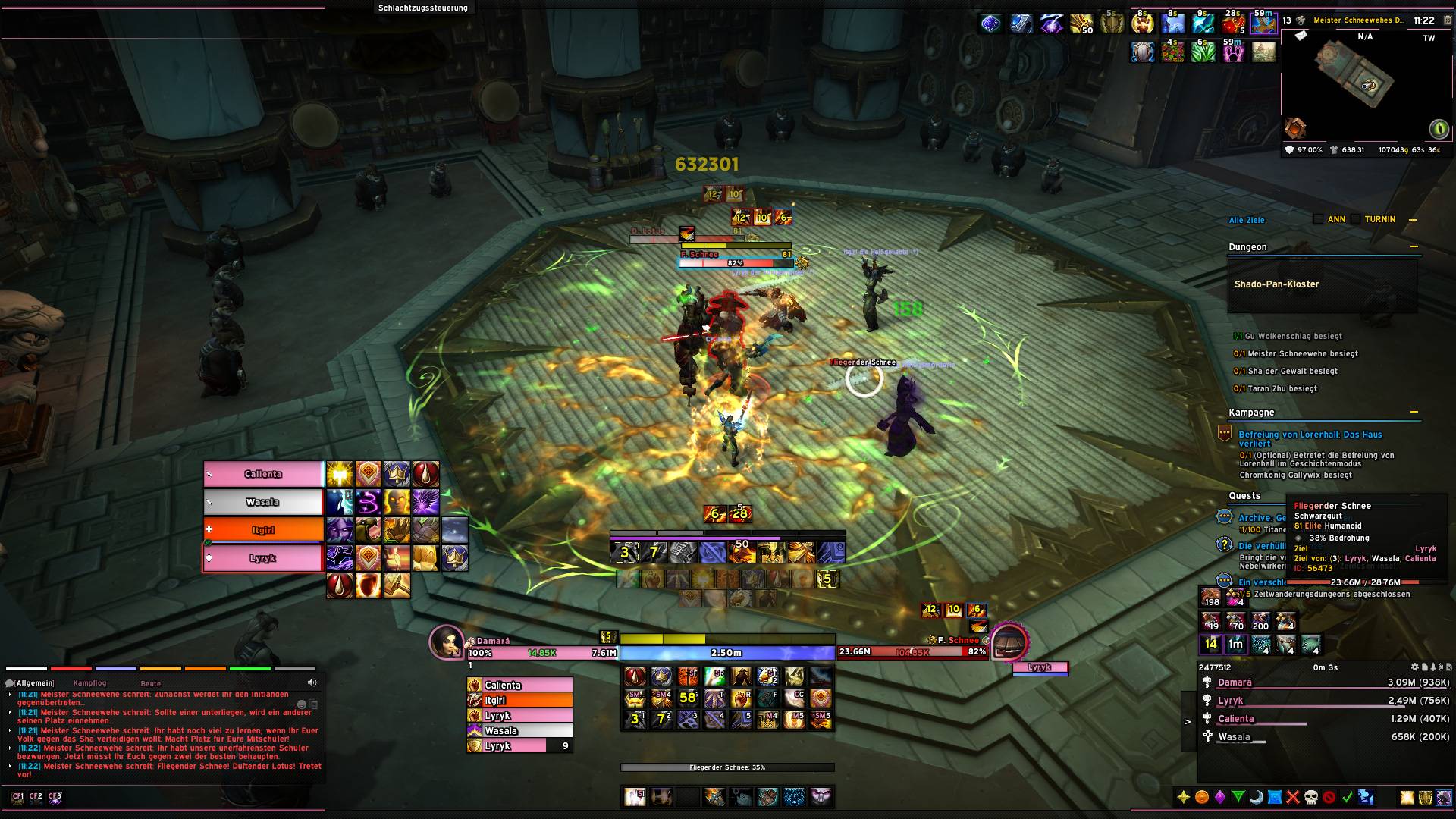
Task: Start a ready check with green checkmark
Action: pos(1348,797)
